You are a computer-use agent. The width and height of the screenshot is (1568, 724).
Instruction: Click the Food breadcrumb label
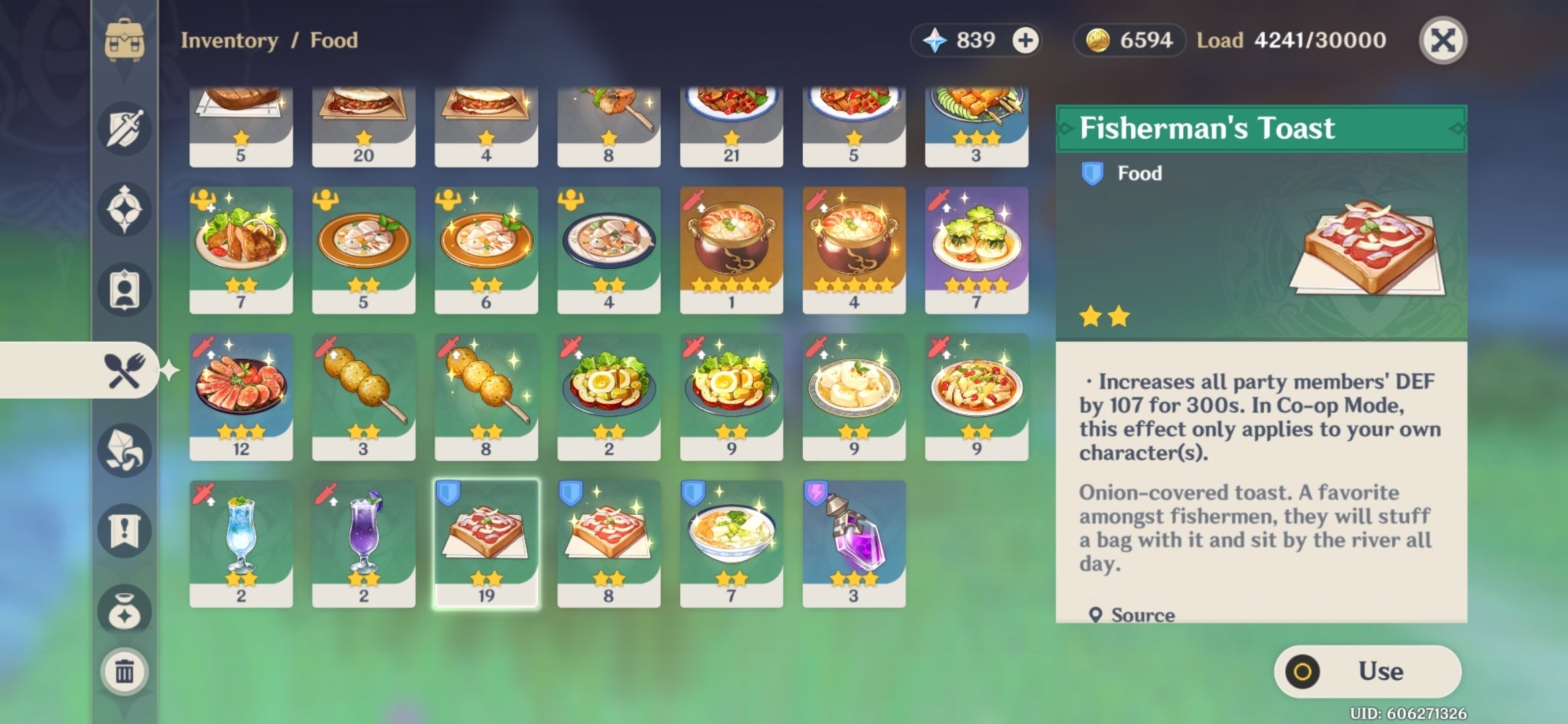pyautogui.click(x=333, y=40)
